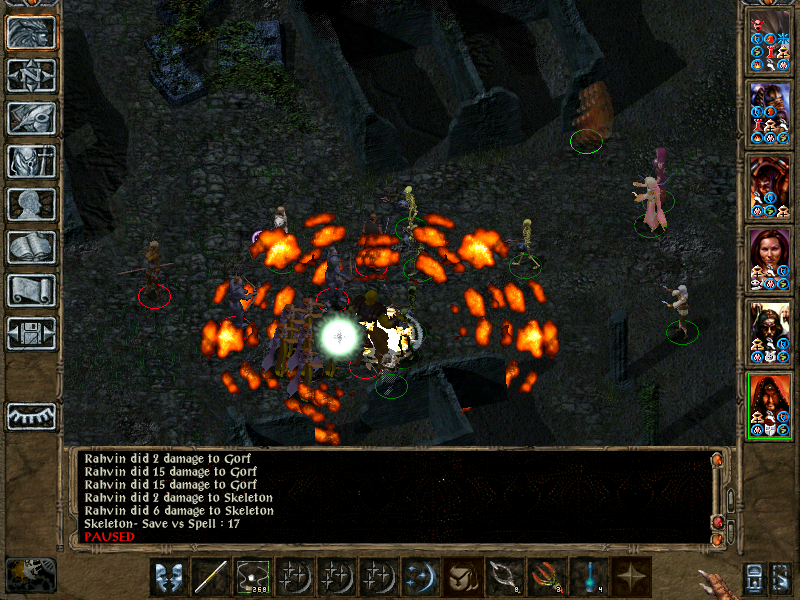Click the return to game button

pos(31,32)
